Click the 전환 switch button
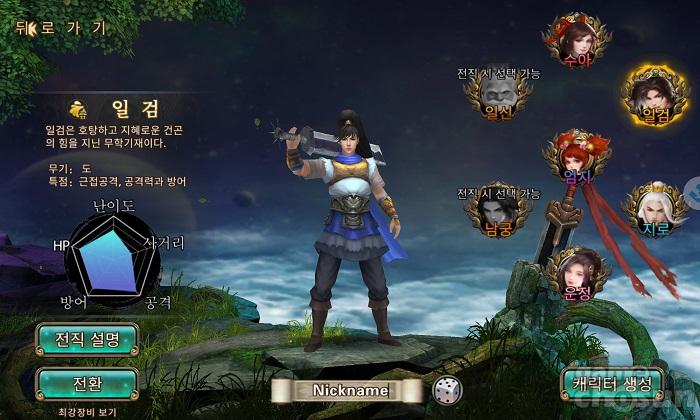The image size is (700, 420). (x=87, y=383)
